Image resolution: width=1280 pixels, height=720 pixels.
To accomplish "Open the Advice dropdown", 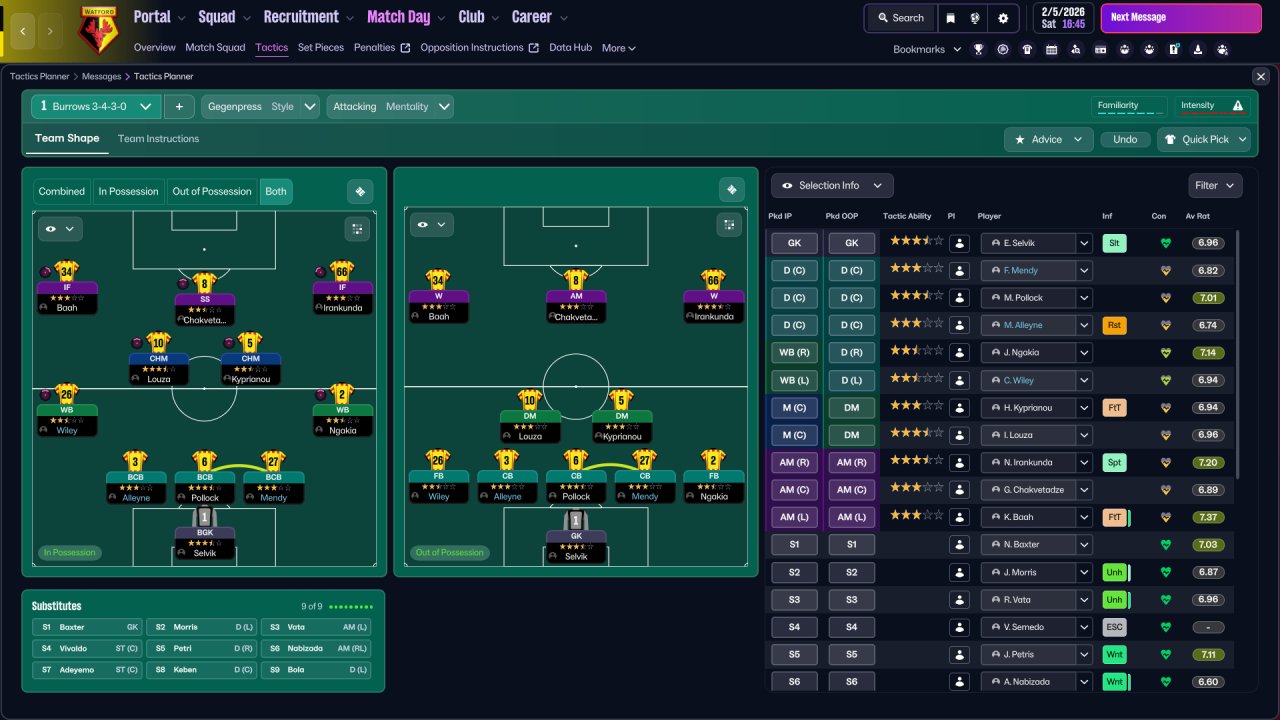I will click(x=1047, y=140).
